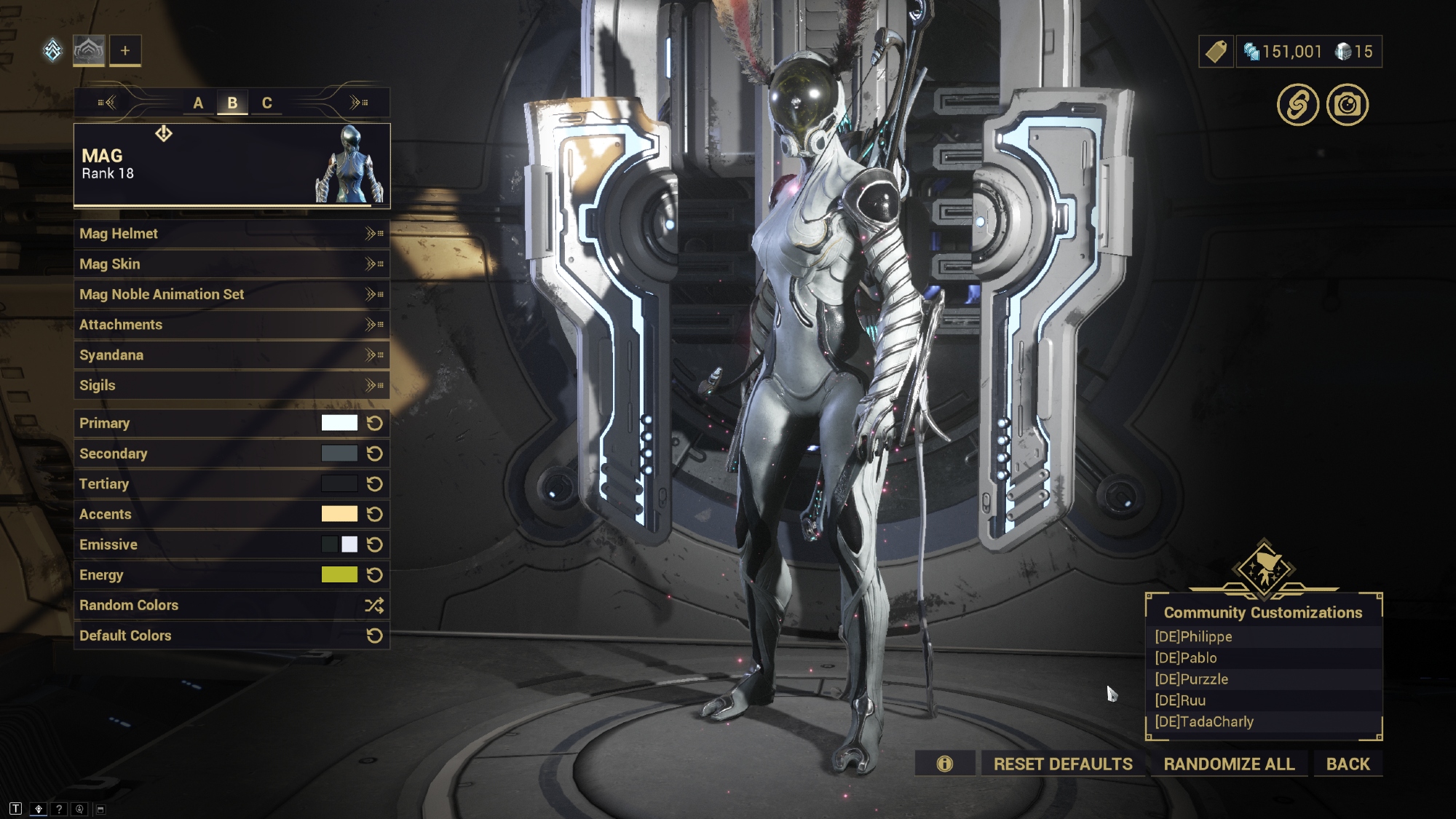Open the Attachments menu
Screen dimensions: 1456x819
(231, 325)
